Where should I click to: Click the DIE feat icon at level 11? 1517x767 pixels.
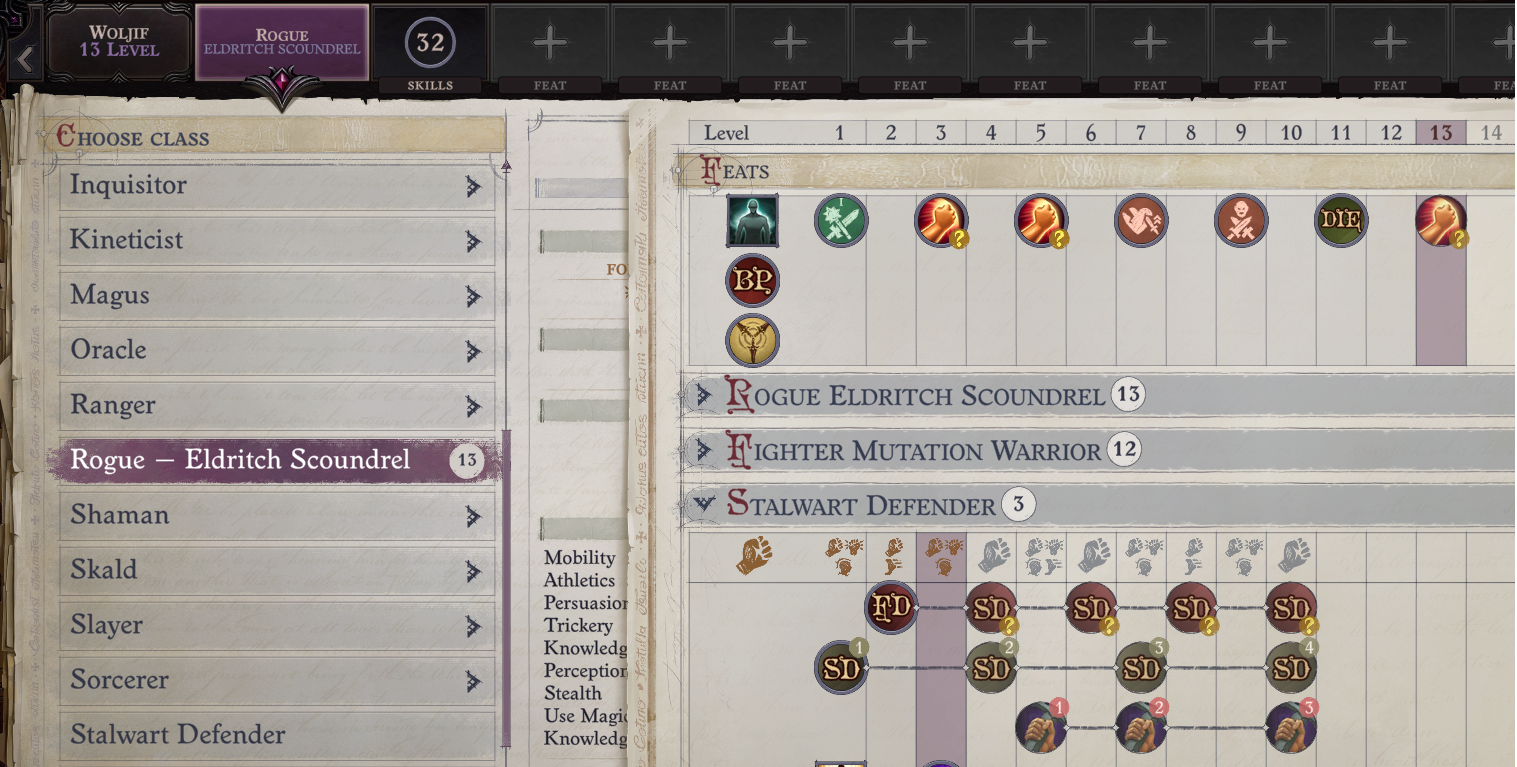1341,220
